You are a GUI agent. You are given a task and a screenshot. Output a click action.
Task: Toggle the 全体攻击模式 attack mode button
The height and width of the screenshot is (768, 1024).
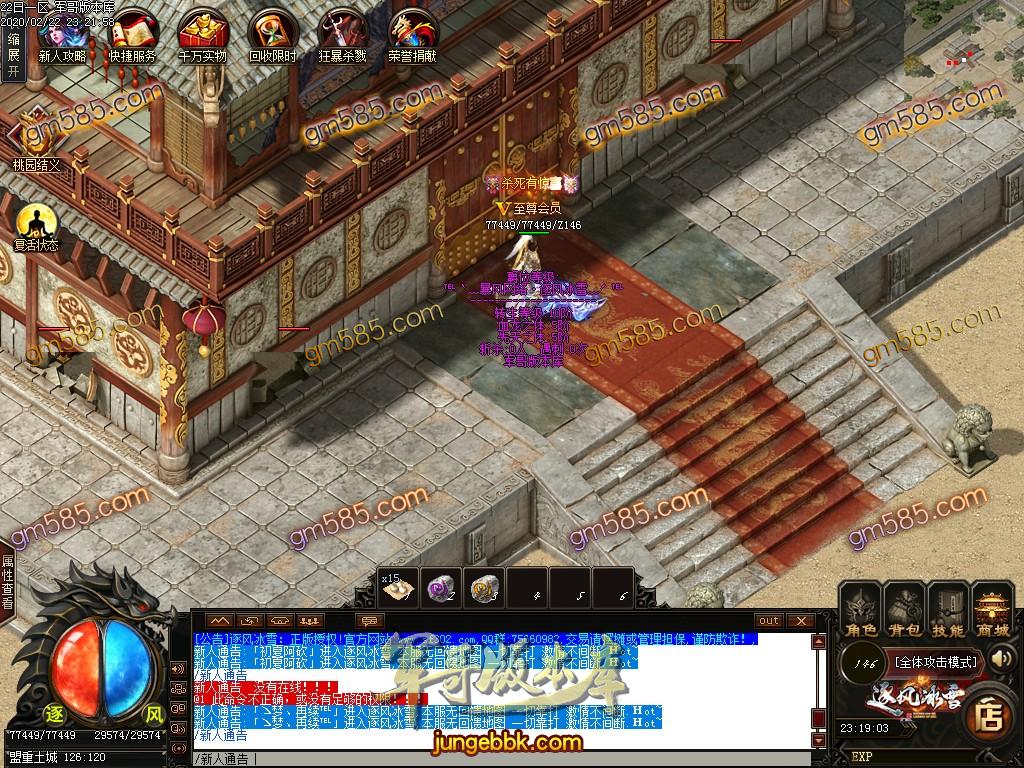click(x=935, y=661)
